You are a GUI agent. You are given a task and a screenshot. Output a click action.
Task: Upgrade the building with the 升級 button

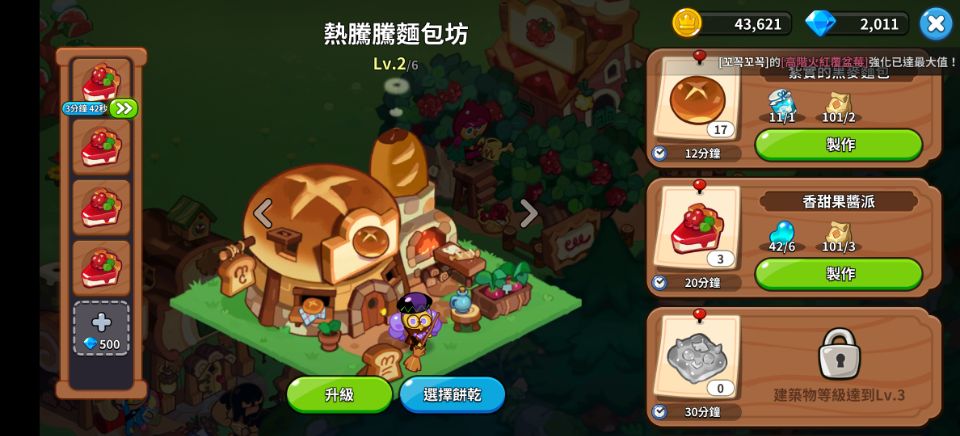click(339, 394)
